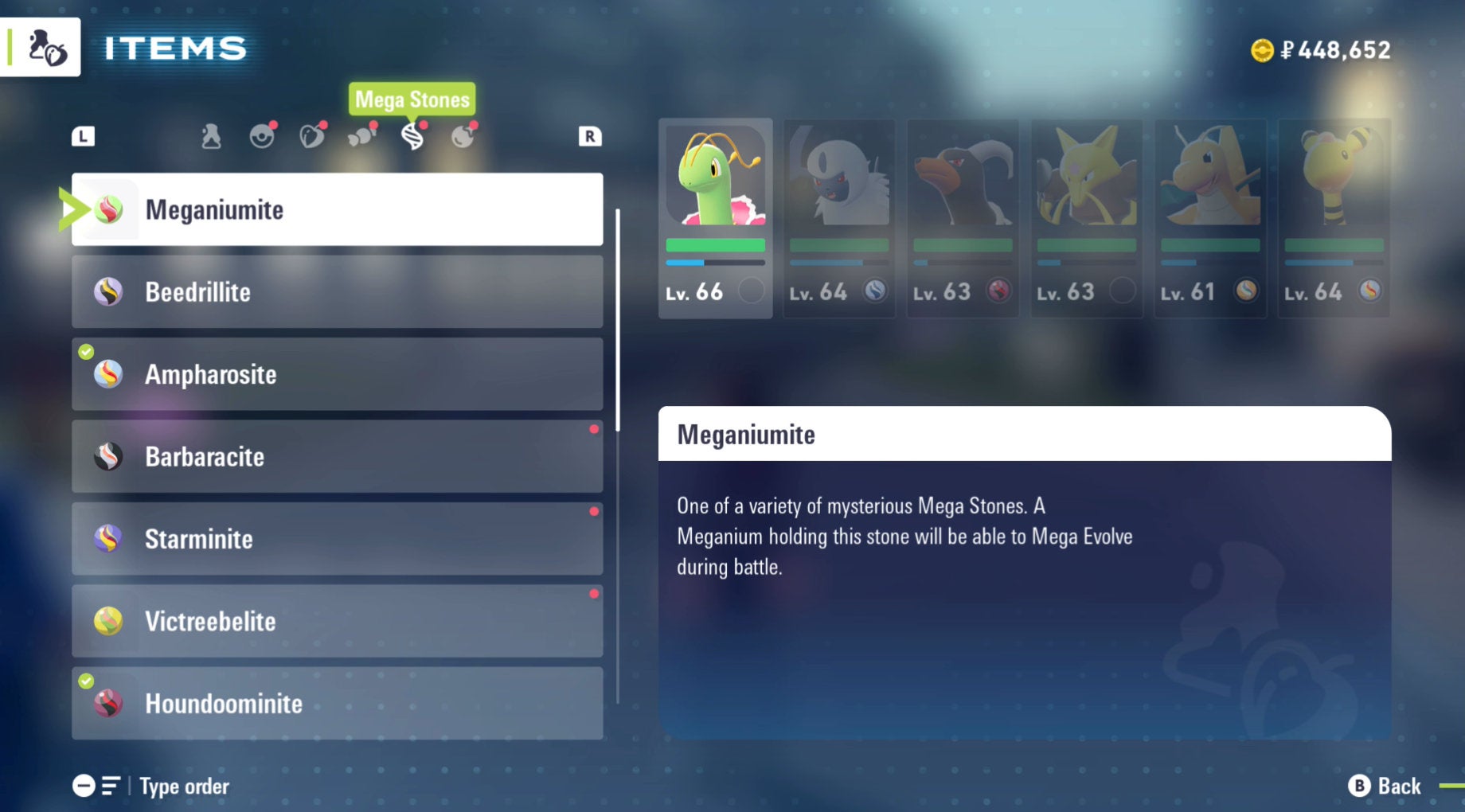Choose Beedrillite from the item list
The image size is (1465, 812).
337,292
